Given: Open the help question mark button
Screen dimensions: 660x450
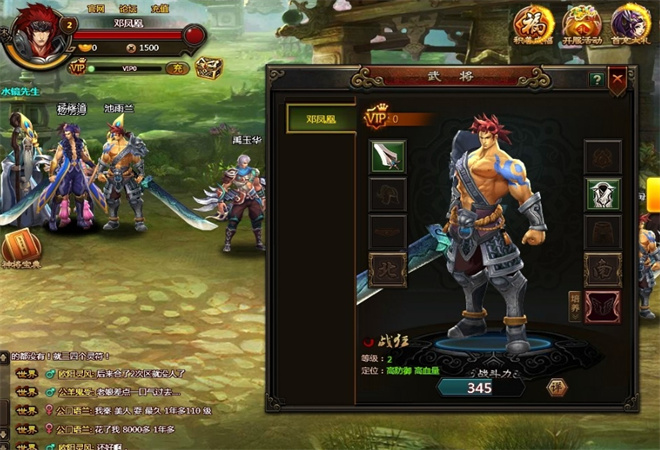Looking at the screenshot, I should pyautogui.click(x=596, y=79).
